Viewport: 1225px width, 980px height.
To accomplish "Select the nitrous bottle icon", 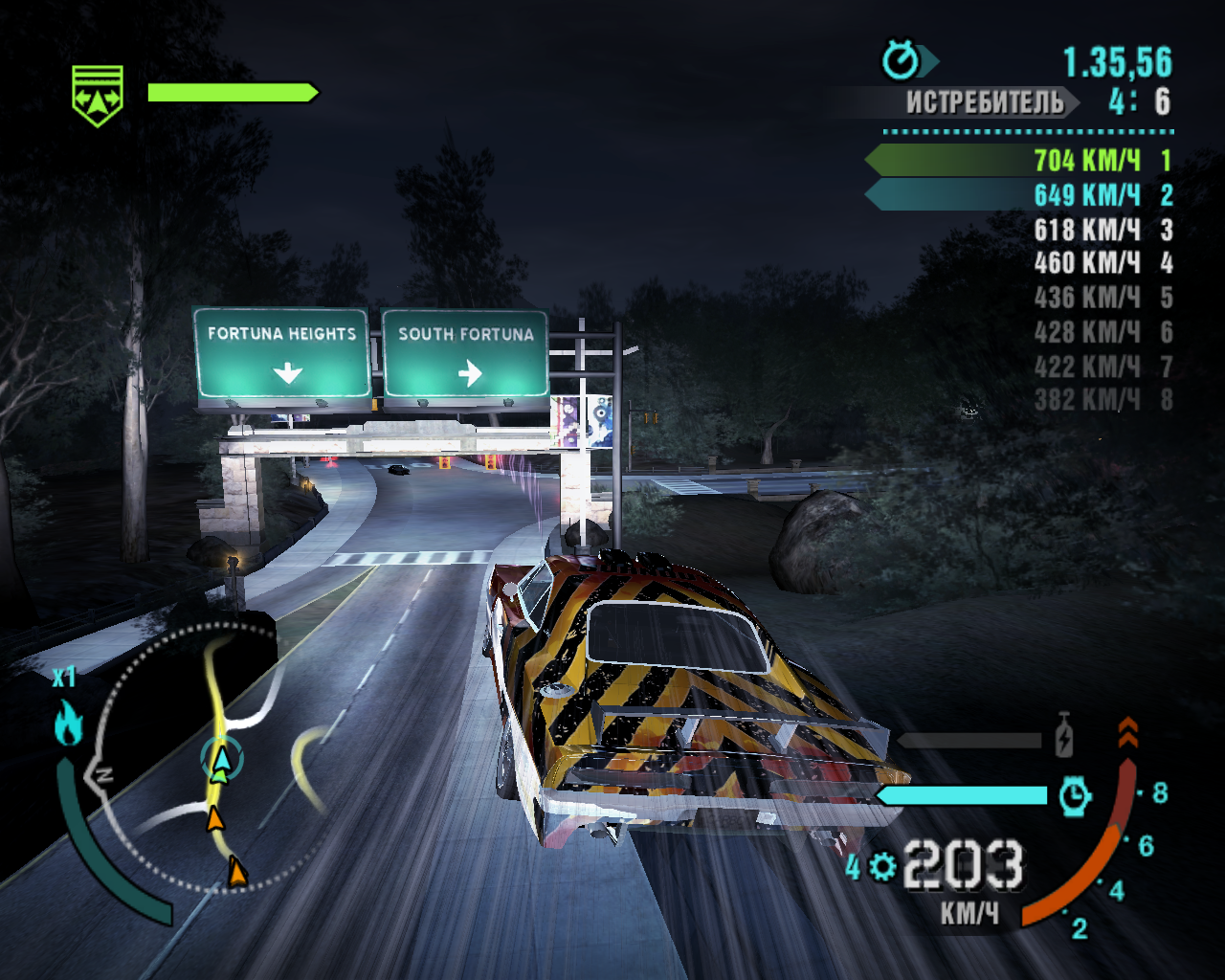I will point(1063,737).
